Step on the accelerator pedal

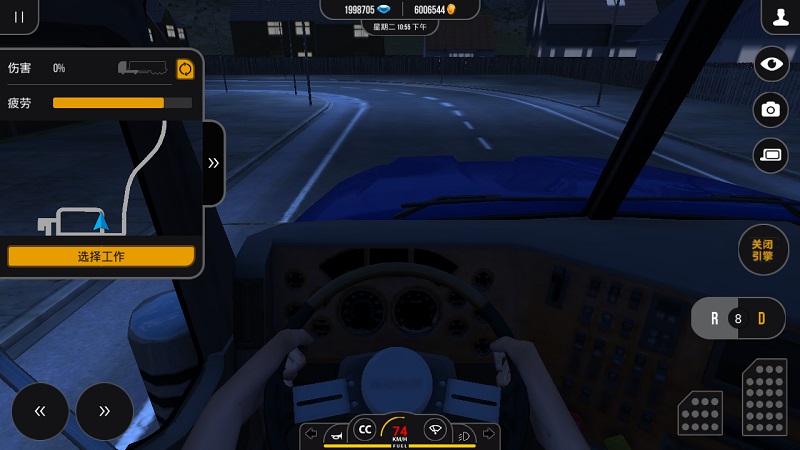(x=765, y=395)
